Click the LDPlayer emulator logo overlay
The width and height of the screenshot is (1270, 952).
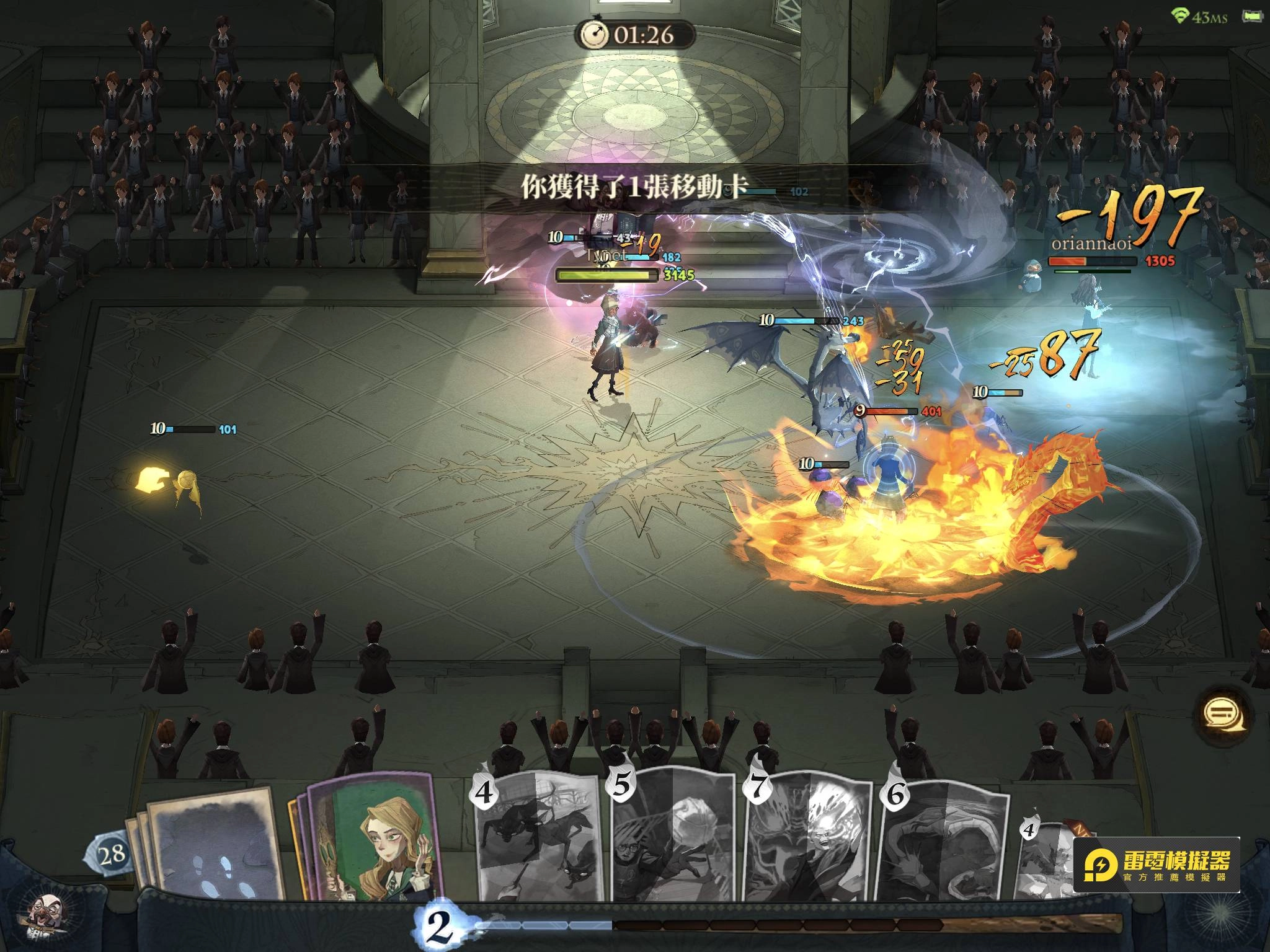[x=1156, y=865]
